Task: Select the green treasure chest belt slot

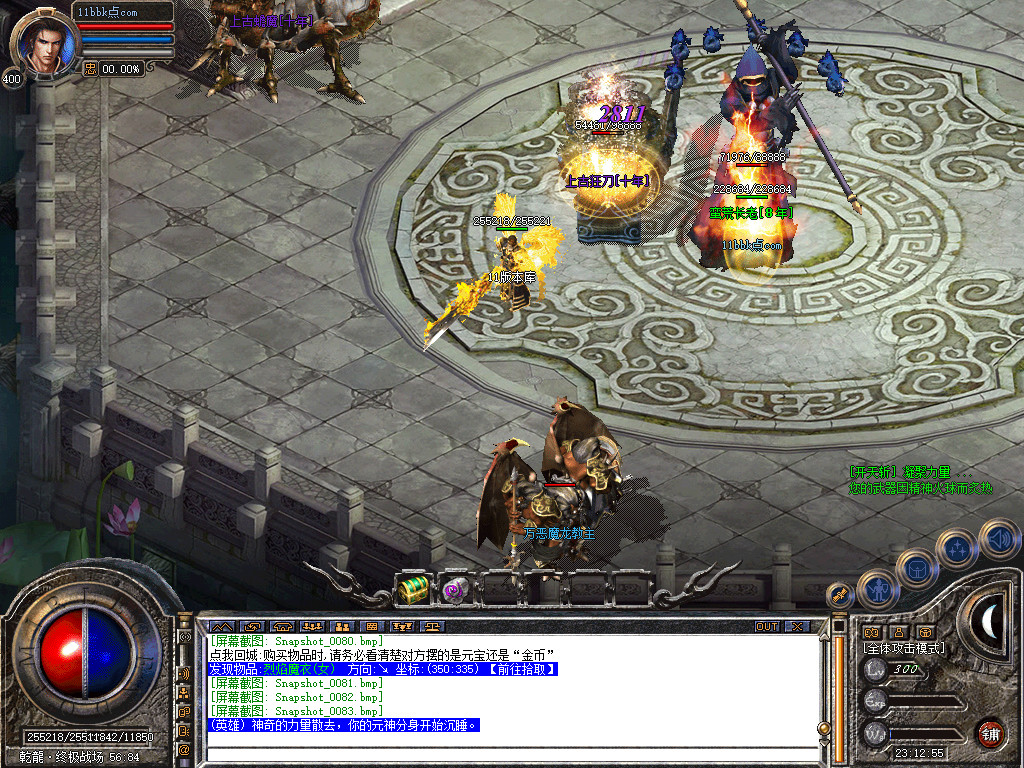Action: pos(414,589)
